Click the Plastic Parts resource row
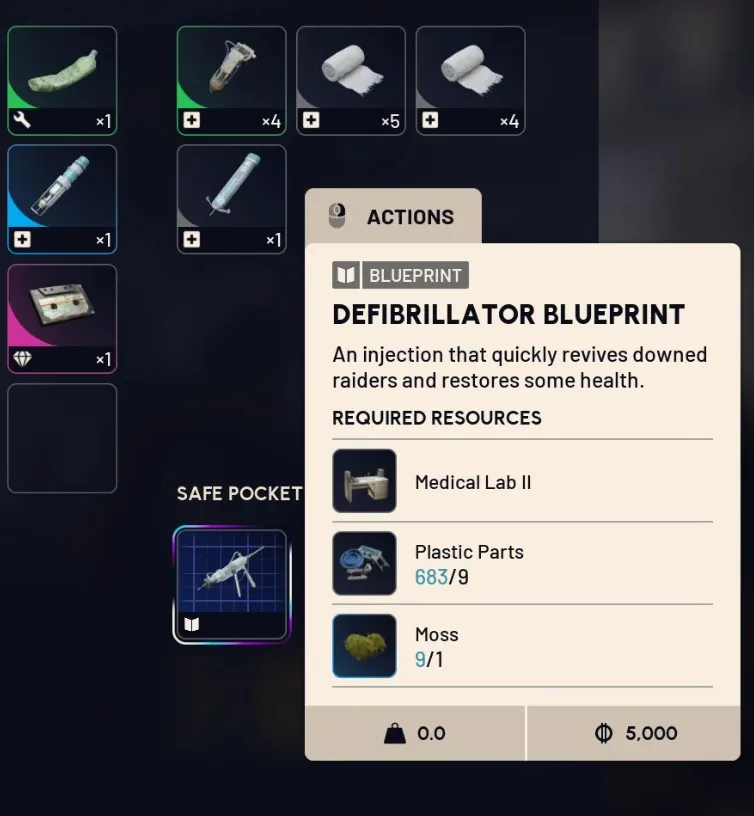This screenshot has height=816, width=754. 522,564
